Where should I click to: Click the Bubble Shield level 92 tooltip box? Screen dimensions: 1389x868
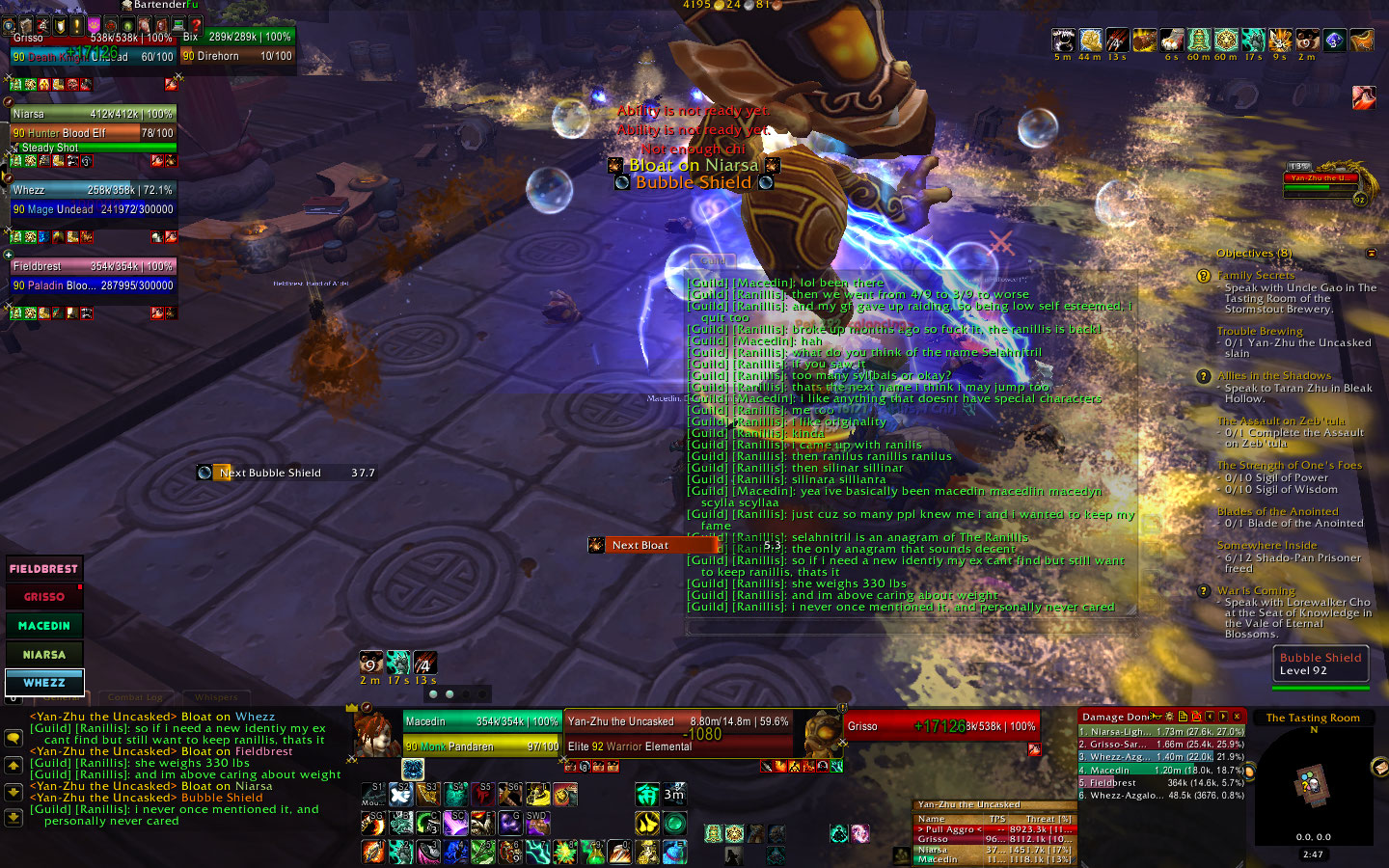pyautogui.click(x=1321, y=665)
